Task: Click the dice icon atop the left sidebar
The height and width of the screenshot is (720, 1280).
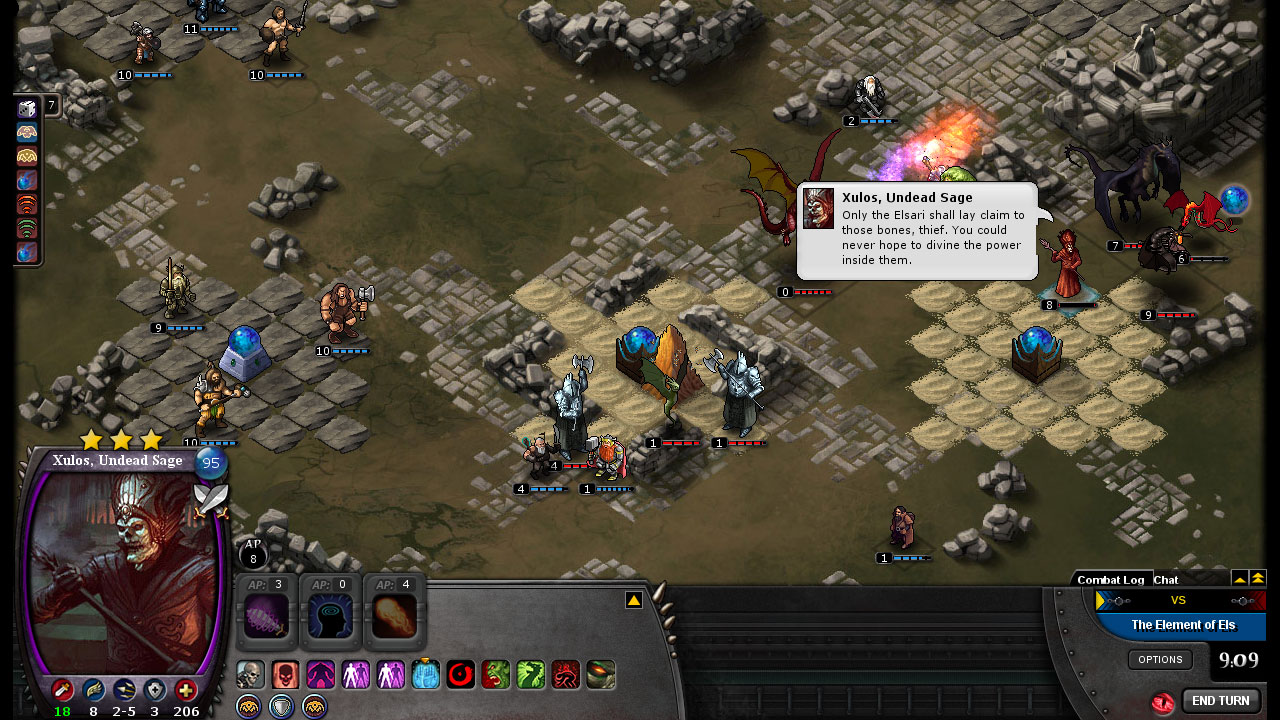Action: (x=25, y=108)
